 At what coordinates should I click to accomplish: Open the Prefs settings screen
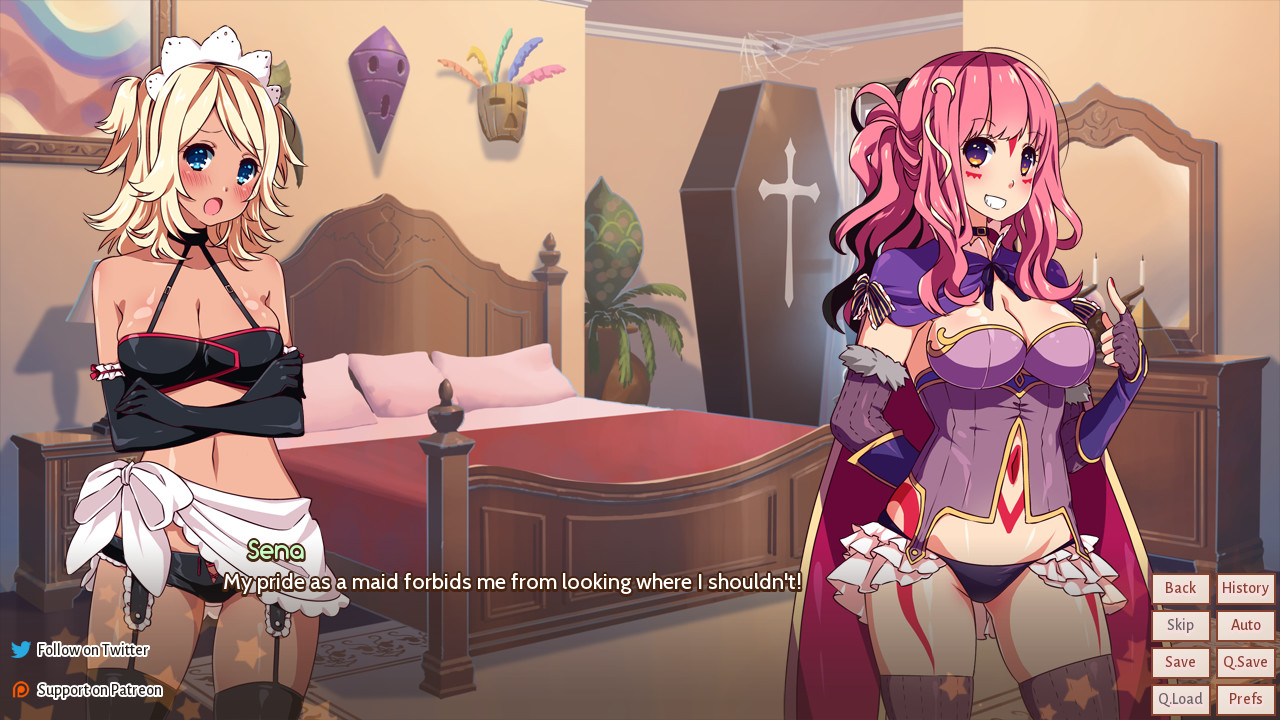tap(1244, 698)
